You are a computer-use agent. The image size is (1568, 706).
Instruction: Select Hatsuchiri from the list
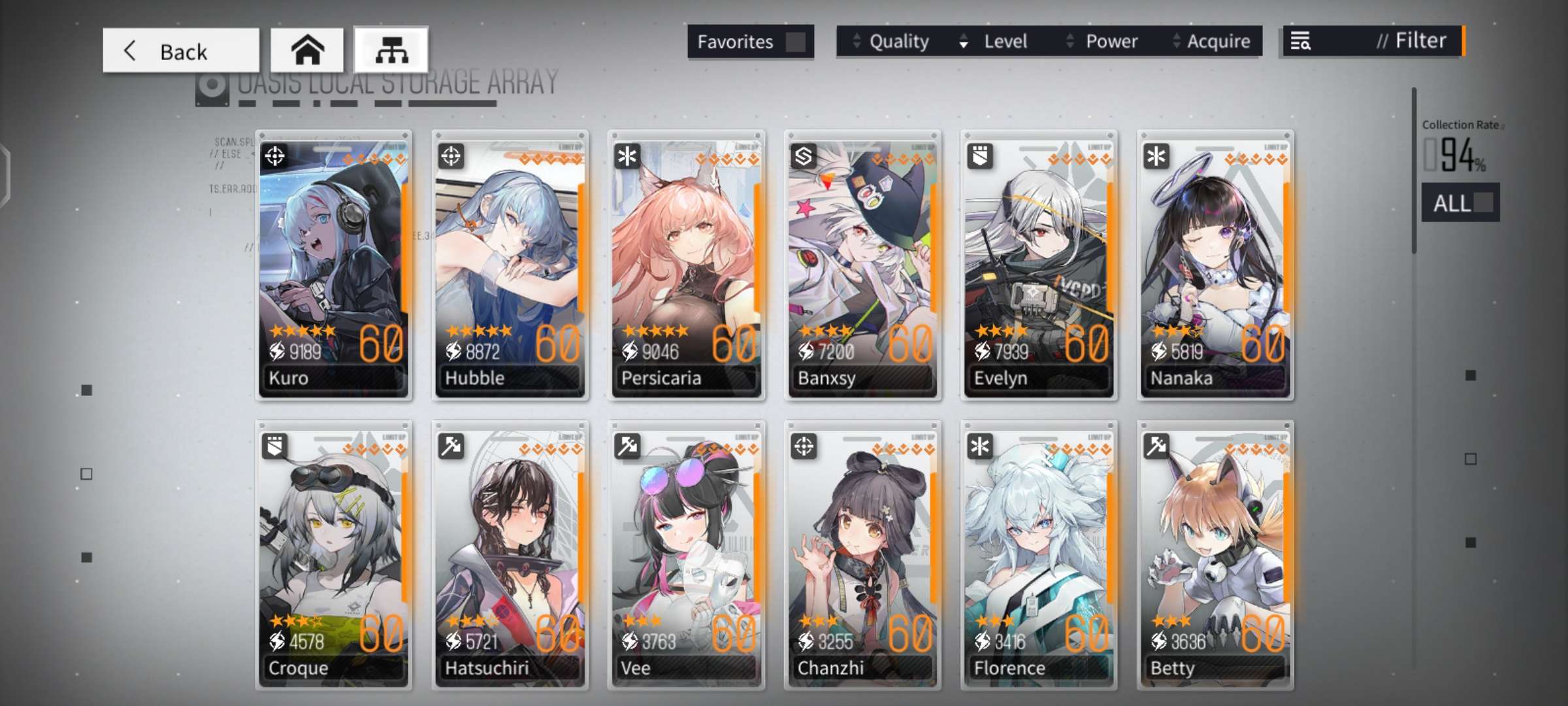510,556
